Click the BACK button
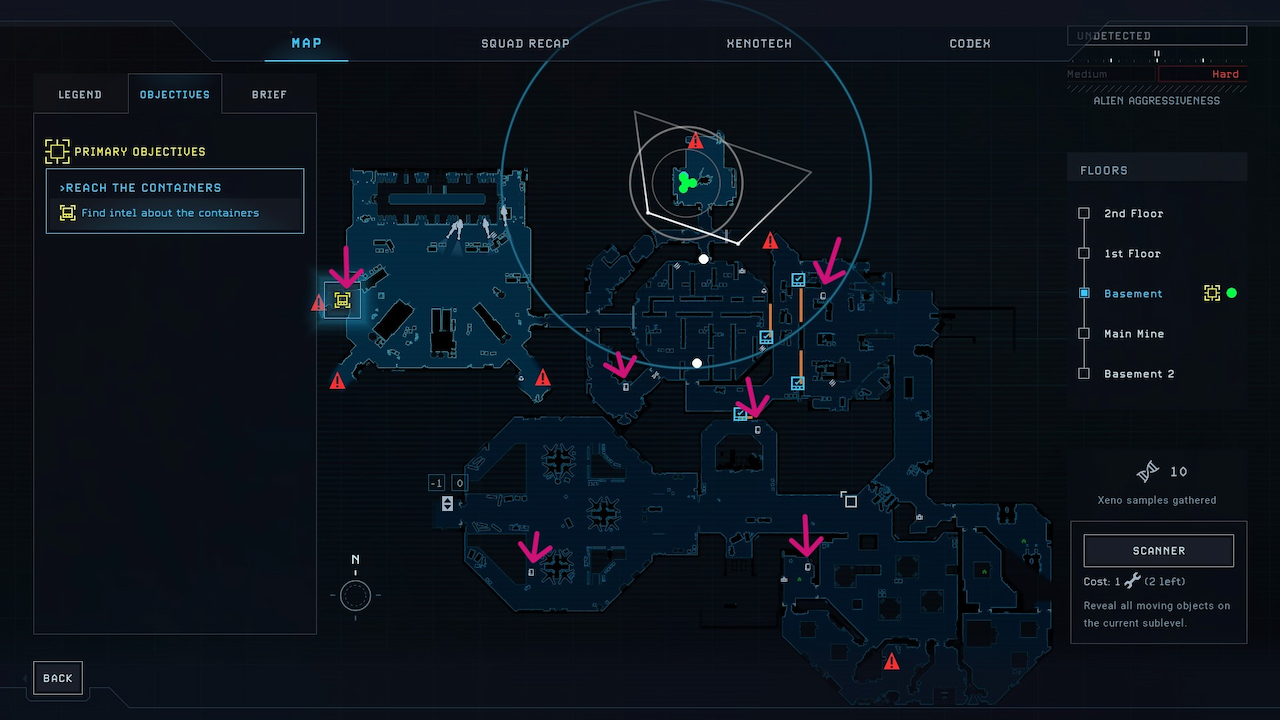This screenshot has width=1280, height=720. click(57, 677)
